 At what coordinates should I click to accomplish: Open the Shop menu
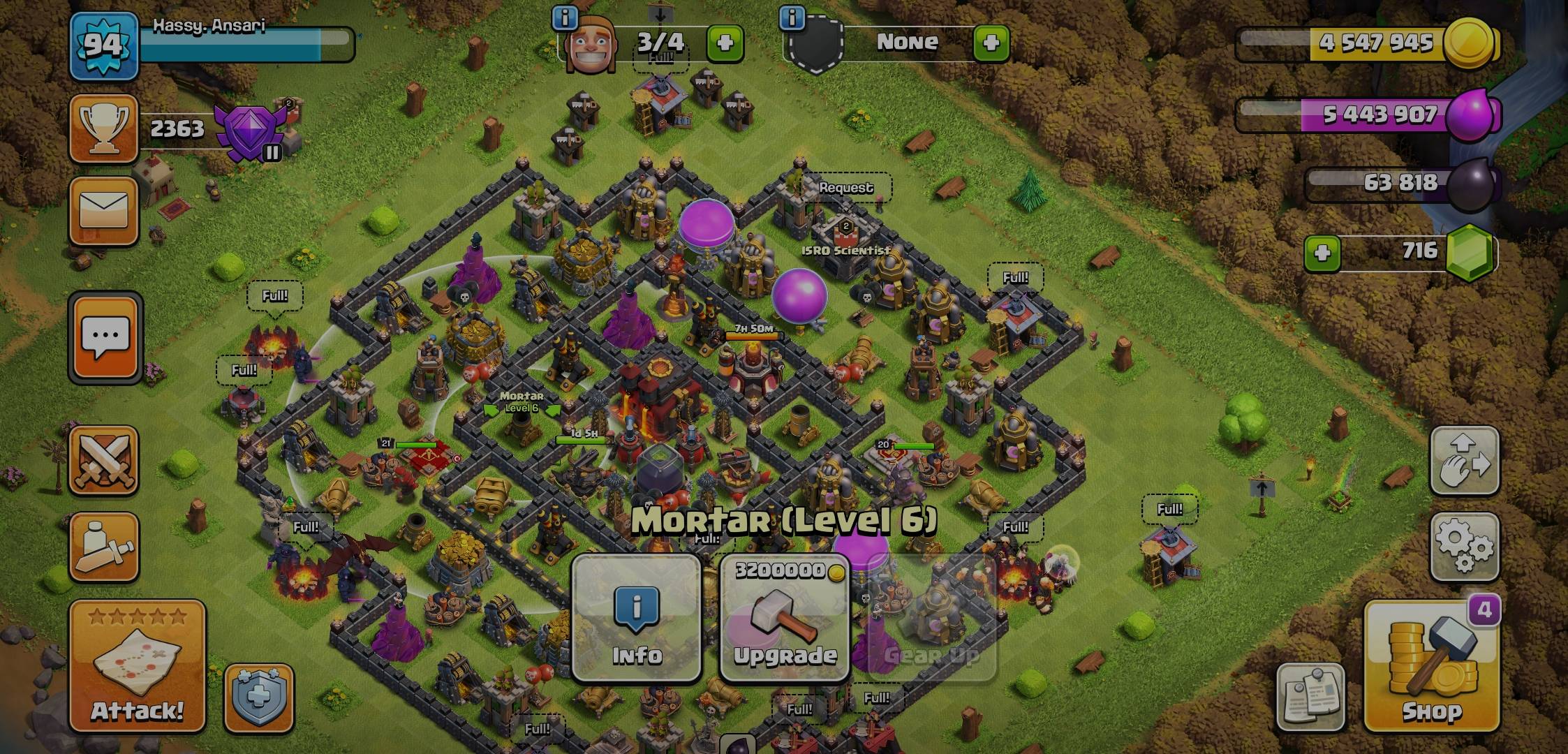pyautogui.click(x=1431, y=665)
